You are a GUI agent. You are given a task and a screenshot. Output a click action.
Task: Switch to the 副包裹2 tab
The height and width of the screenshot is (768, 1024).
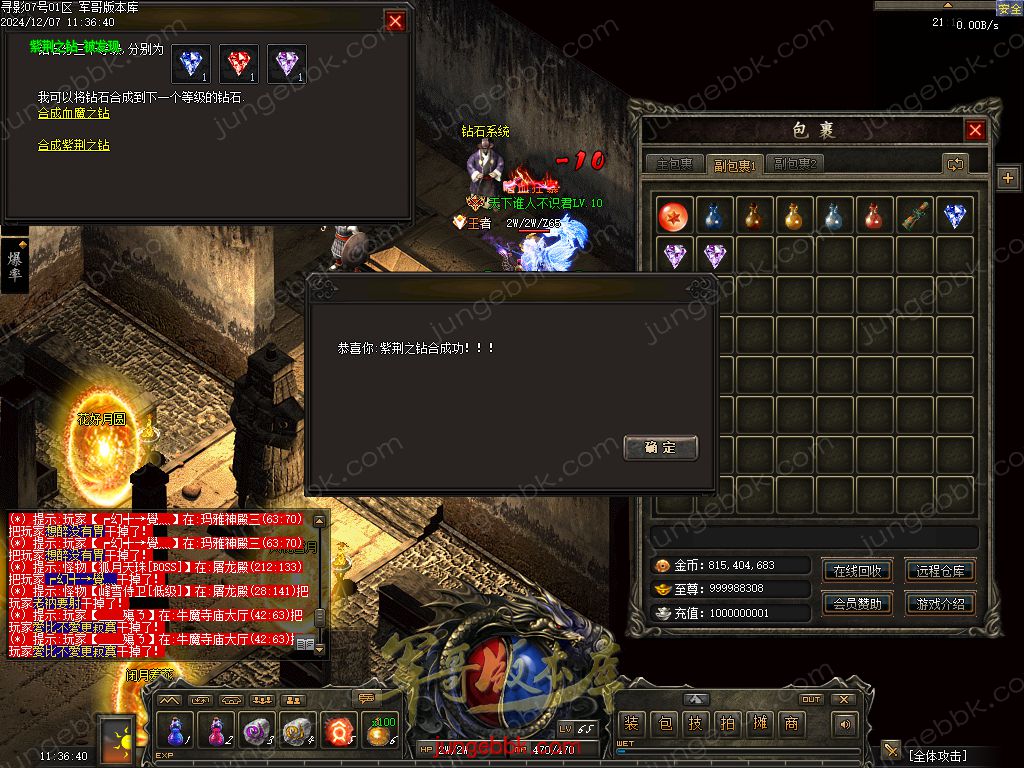pyautogui.click(x=796, y=164)
